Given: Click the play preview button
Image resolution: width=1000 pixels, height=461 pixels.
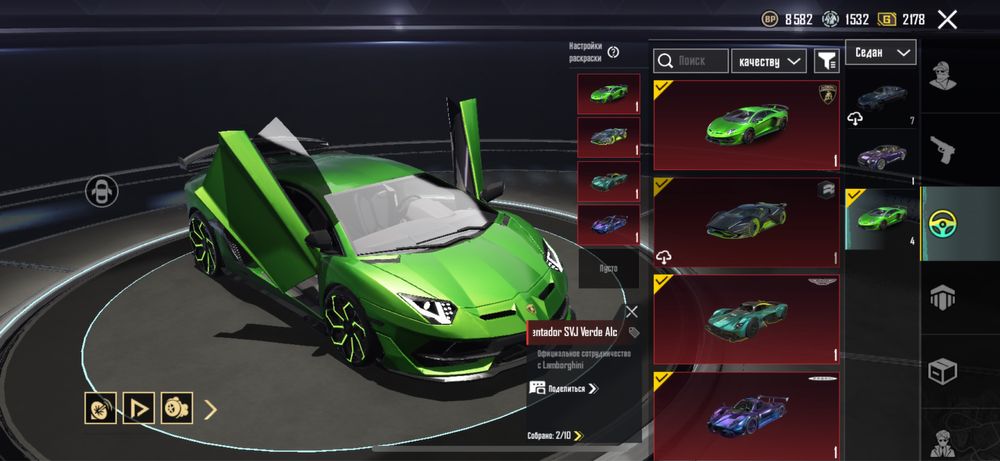Looking at the screenshot, I should [137, 408].
